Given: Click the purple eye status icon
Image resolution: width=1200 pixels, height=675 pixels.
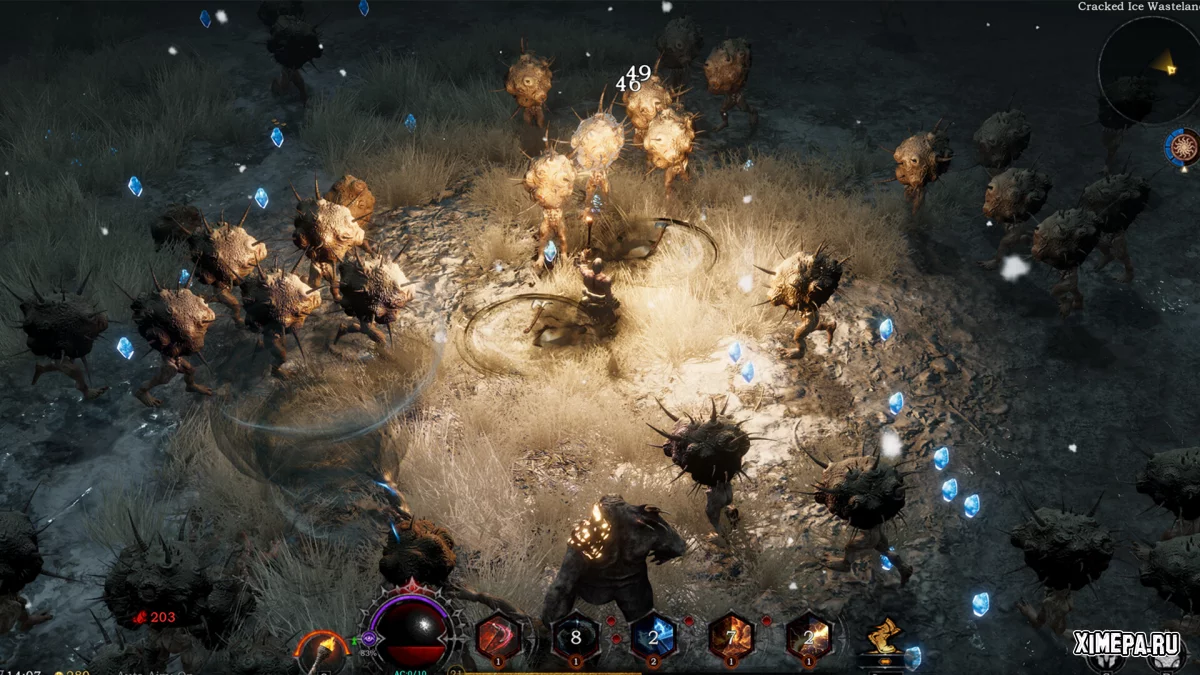Looking at the screenshot, I should [x=368, y=638].
